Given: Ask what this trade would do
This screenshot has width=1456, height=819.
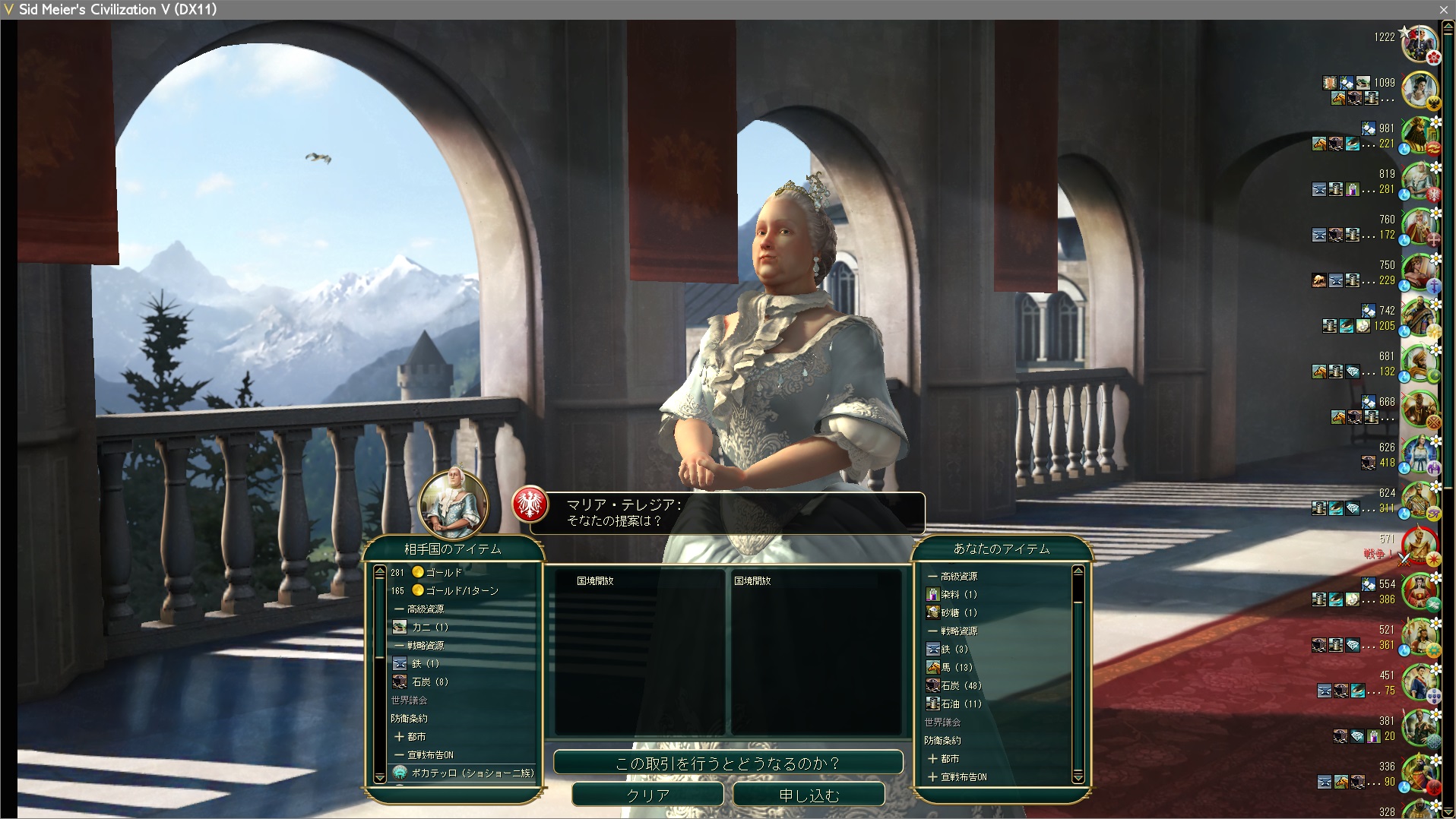Looking at the screenshot, I should tap(727, 763).
